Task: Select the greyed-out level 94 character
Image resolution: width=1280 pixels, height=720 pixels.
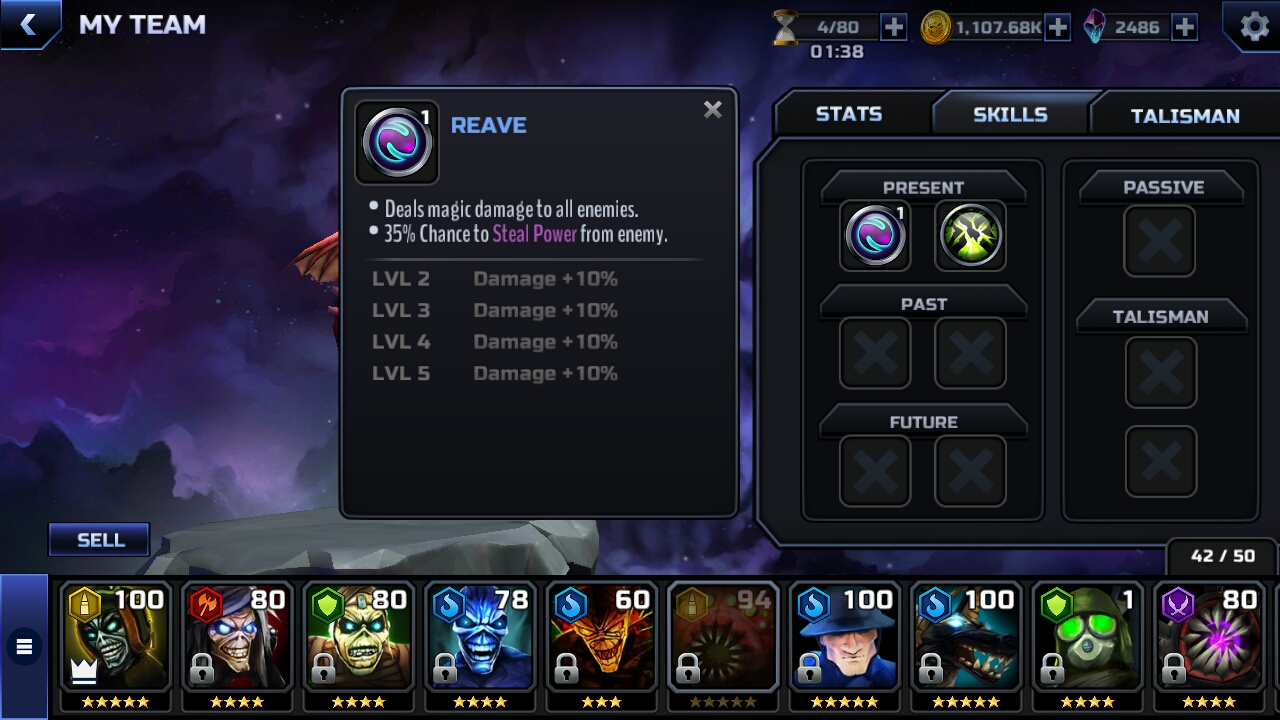Action: (723, 640)
